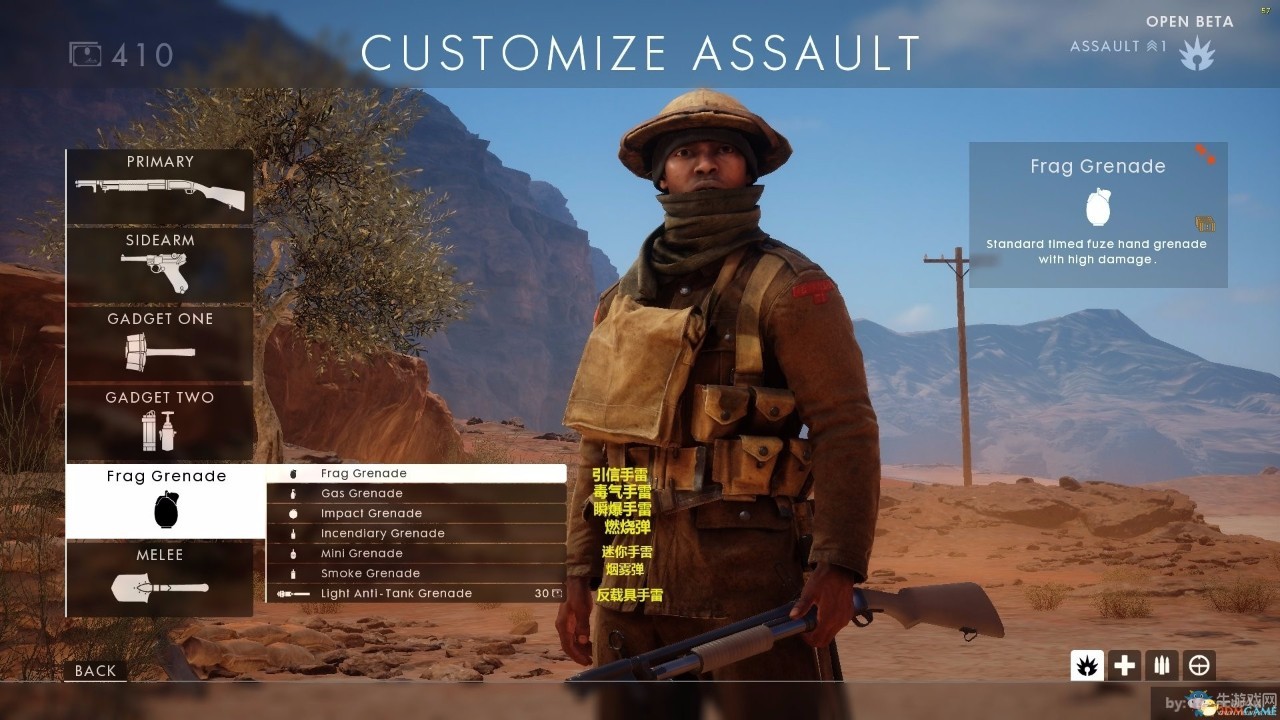1280x720 pixels.
Task: Open the Sidearm pistol slot
Action: (160, 265)
